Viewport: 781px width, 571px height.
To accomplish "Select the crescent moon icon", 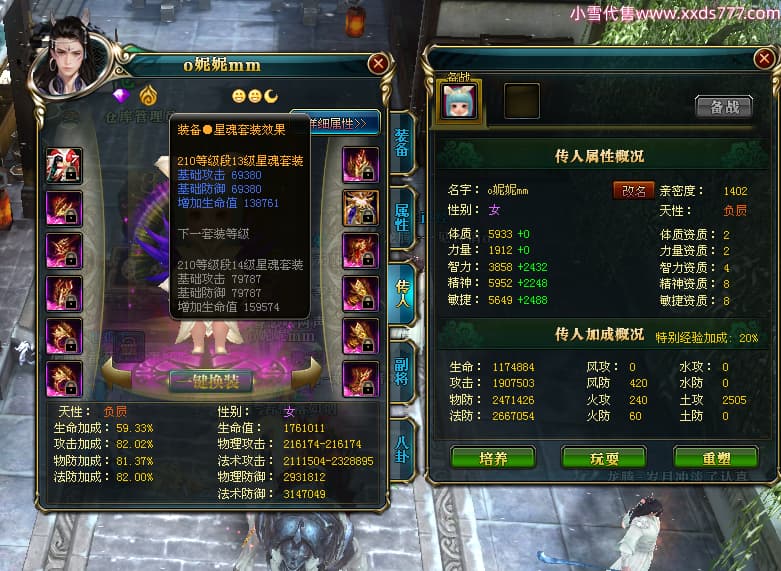I will pos(270,96).
